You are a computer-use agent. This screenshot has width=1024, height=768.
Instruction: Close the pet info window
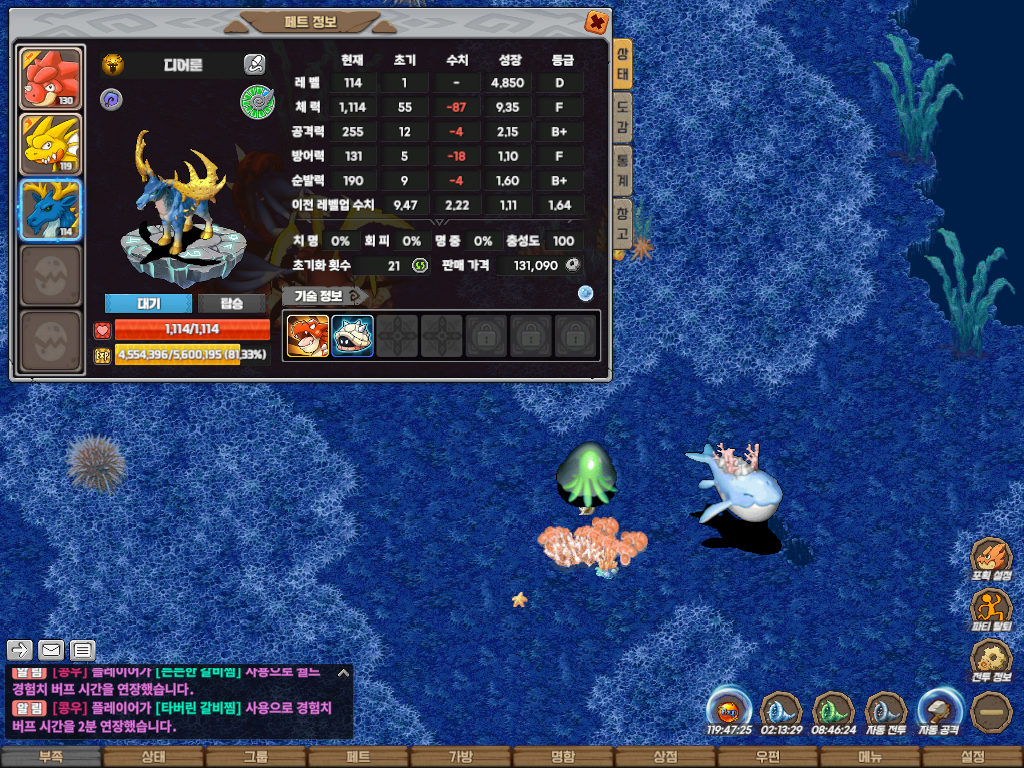595,22
